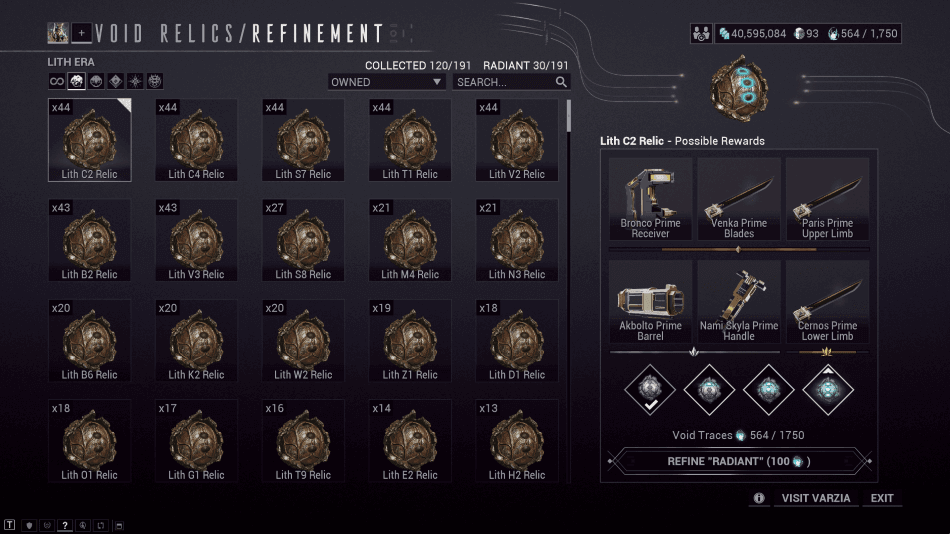Select the Lith S8 Relic
Viewport: 950px width, 534px height.
pyautogui.click(x=303, y=240)
